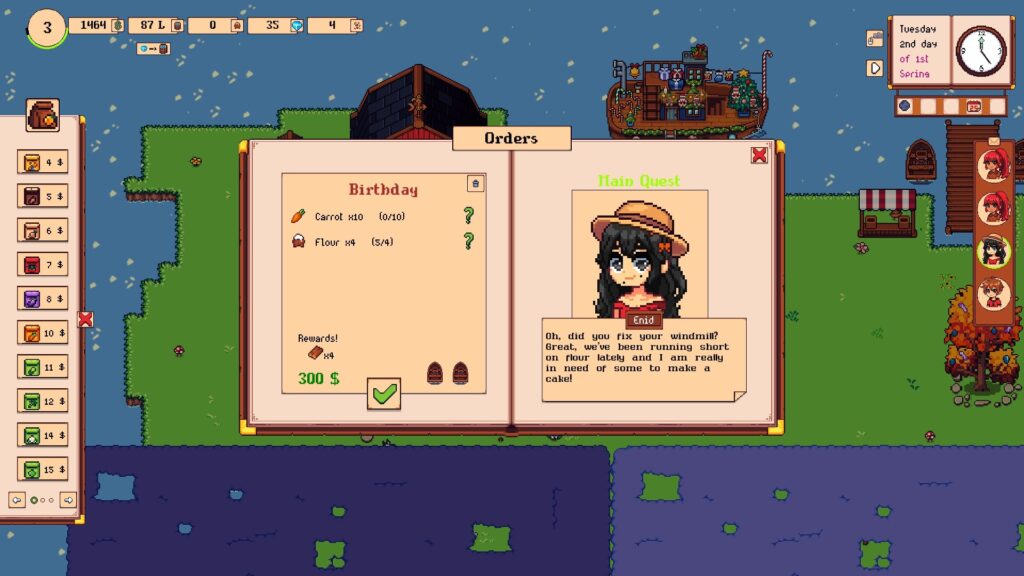Confirm the Birthday order with the green checkmark

point(384,394)
